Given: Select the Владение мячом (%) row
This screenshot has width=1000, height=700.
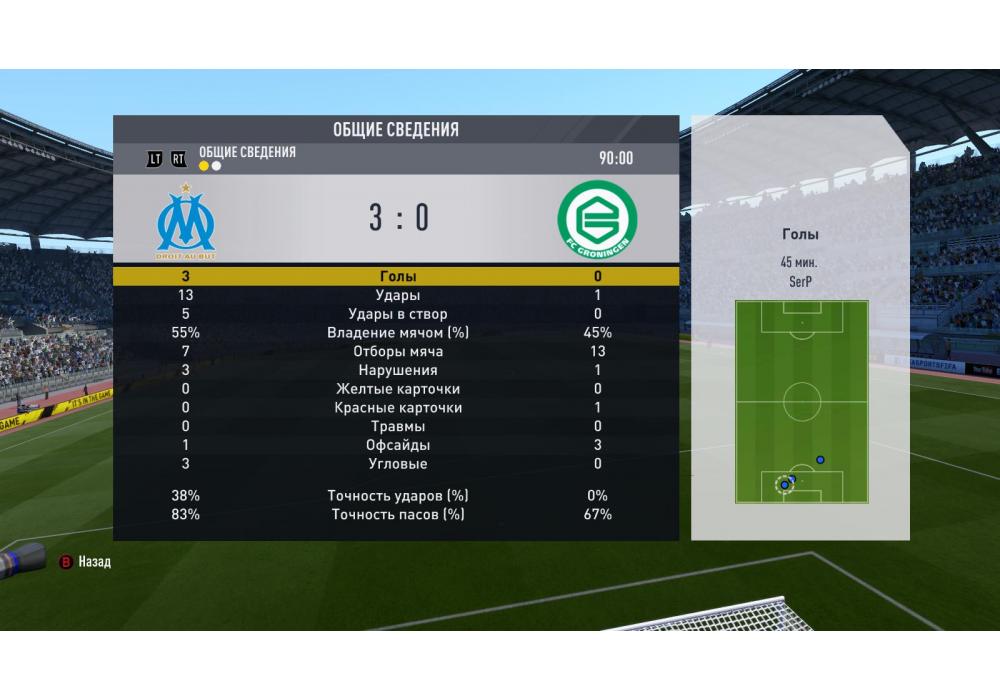Looking at the screenshot, I should coord(397,333).
